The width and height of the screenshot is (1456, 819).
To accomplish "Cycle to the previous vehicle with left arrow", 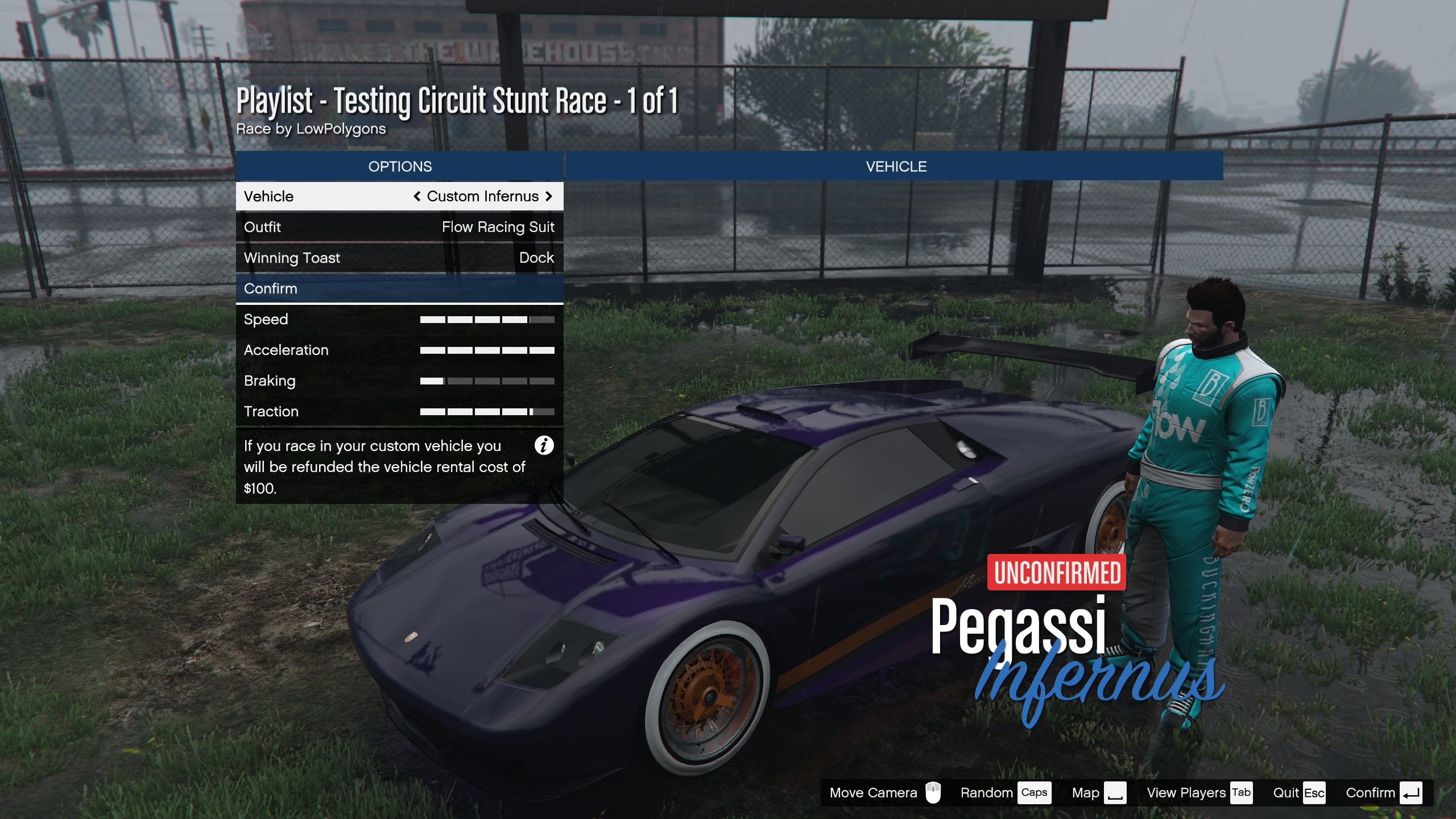I will tap(417, 196).
